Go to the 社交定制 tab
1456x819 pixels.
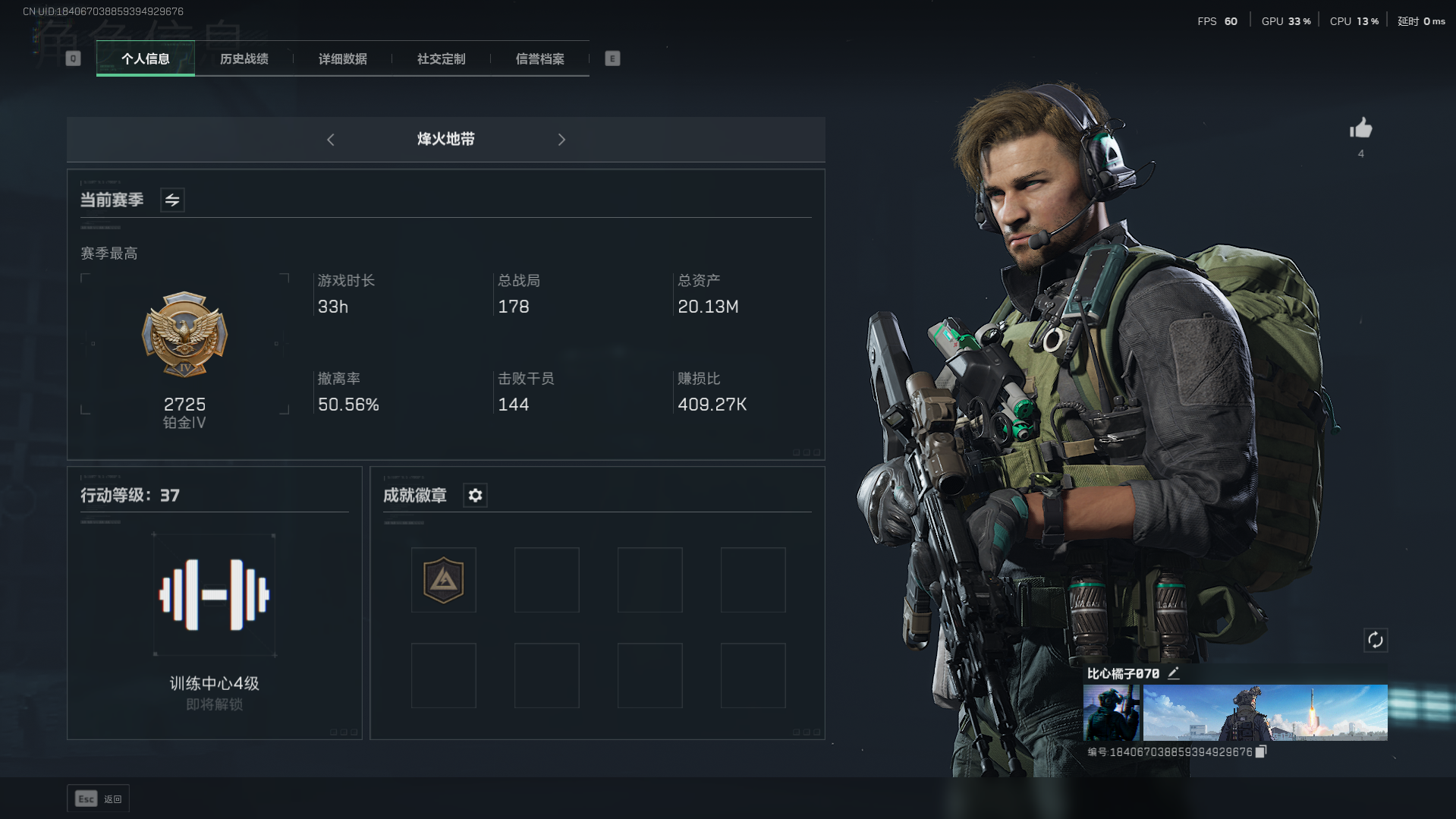(x=441, y=59)
